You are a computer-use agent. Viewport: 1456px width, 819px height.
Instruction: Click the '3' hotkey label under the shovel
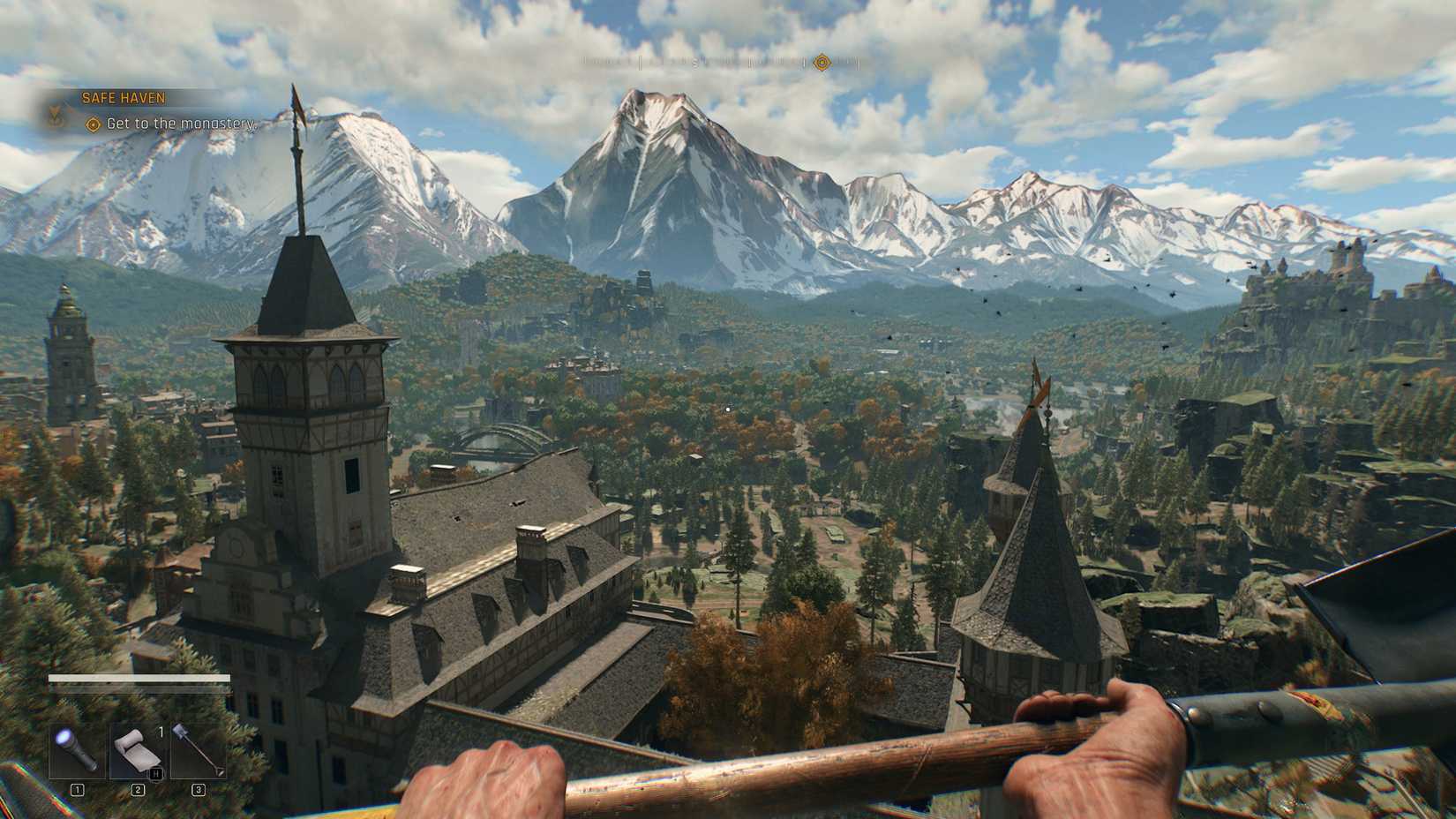tap(199, 790)
